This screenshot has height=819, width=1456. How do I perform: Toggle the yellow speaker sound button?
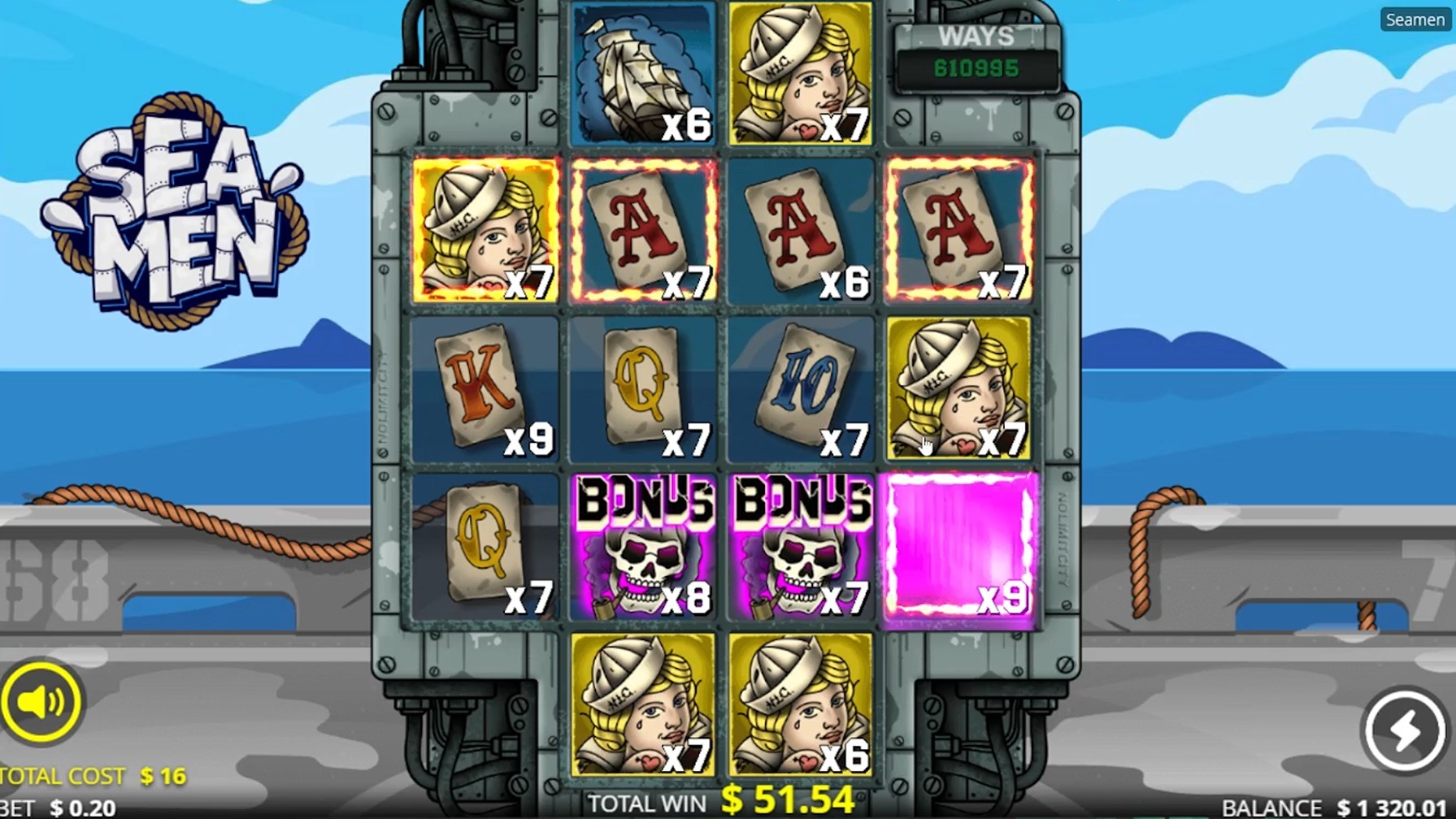pos(41,702)
